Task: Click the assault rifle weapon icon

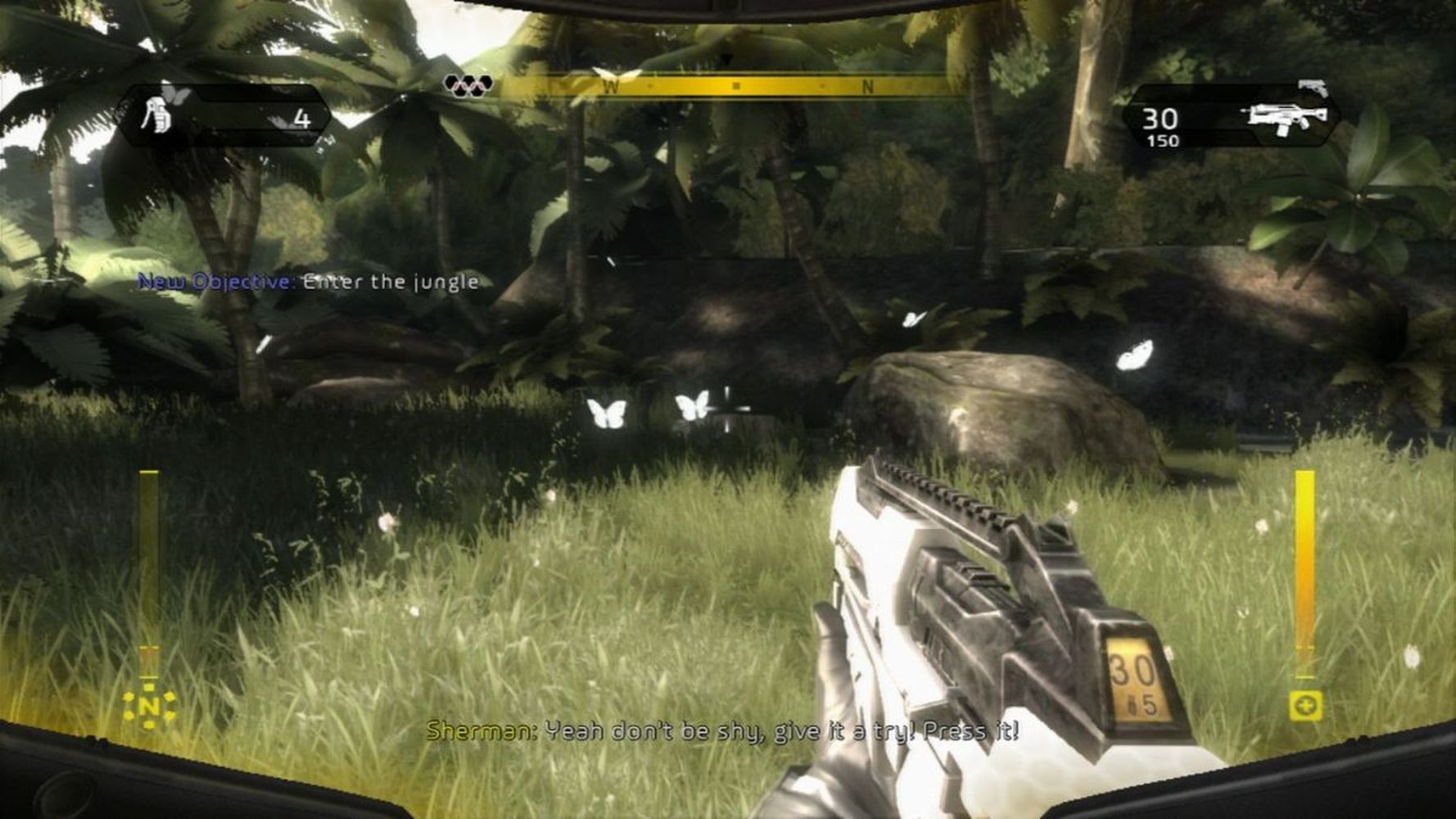Action: coord(1282,120)
